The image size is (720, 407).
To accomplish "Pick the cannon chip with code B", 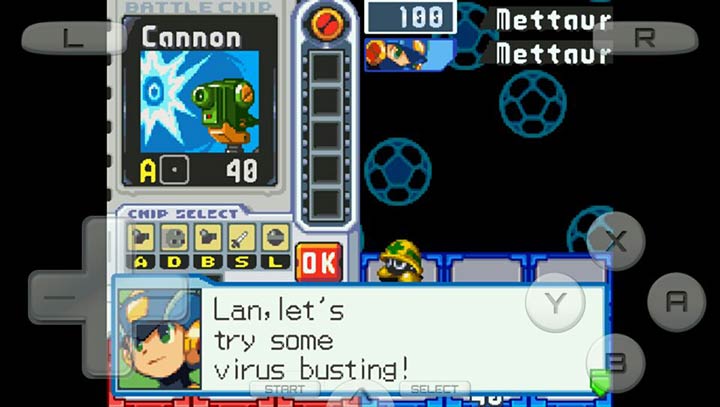I will pyautogui.click(x=209, y=238).
